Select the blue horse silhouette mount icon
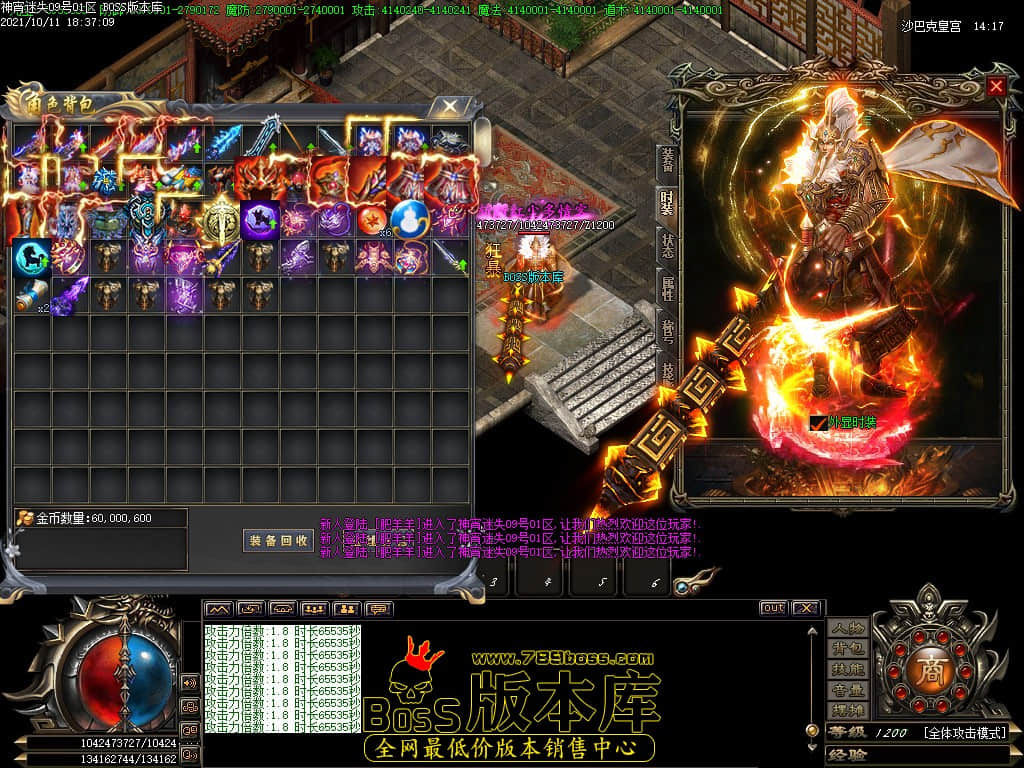 pos(30,257)
